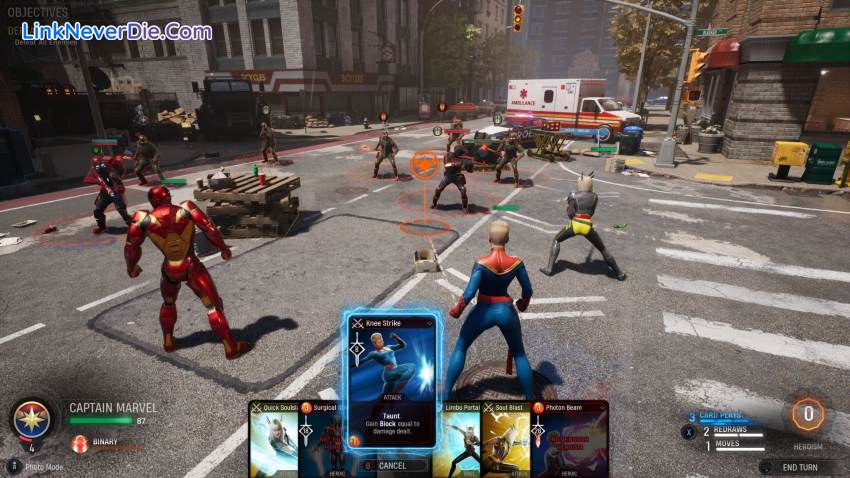Cancel the selected card
This screenshot has width=850, height=478.
click(x=391, y=465)
